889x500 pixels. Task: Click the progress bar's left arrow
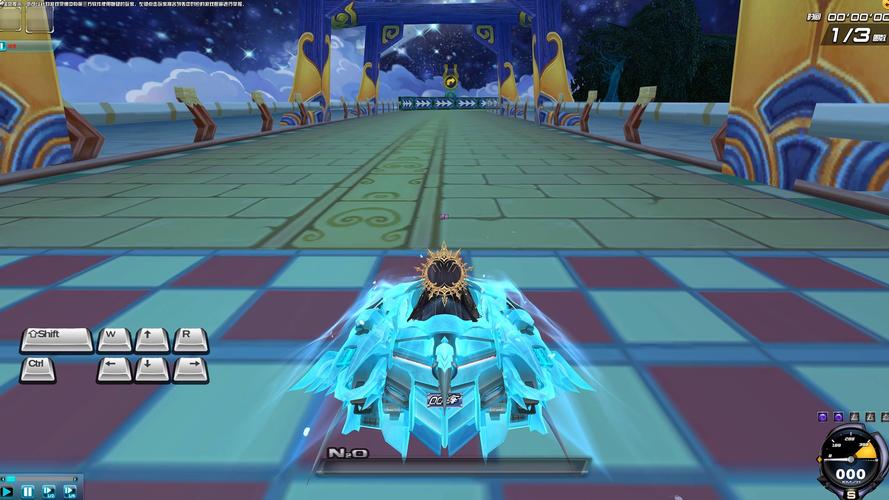(x=3, y=478)
